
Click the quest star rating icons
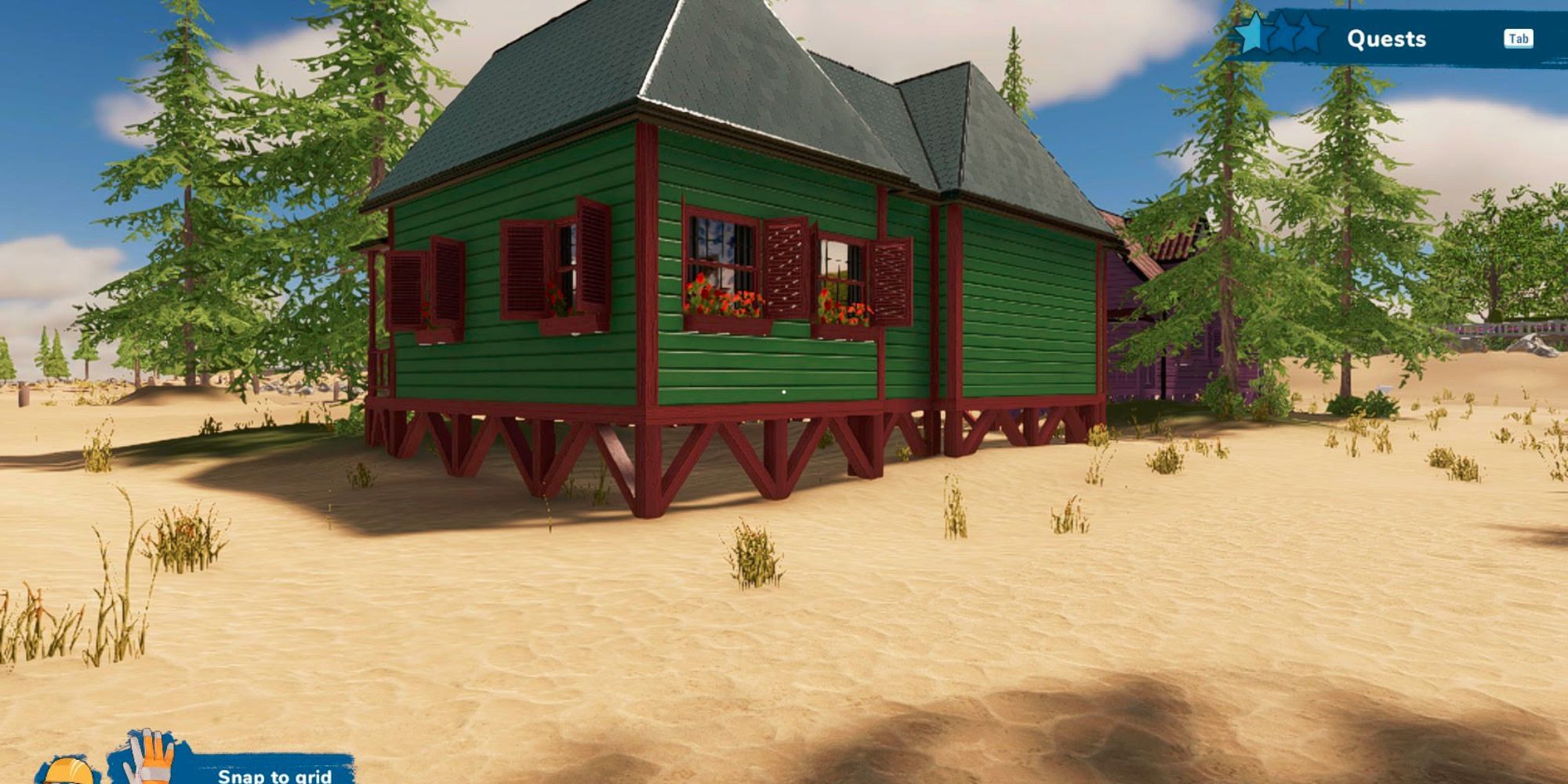click(1279, 34)
